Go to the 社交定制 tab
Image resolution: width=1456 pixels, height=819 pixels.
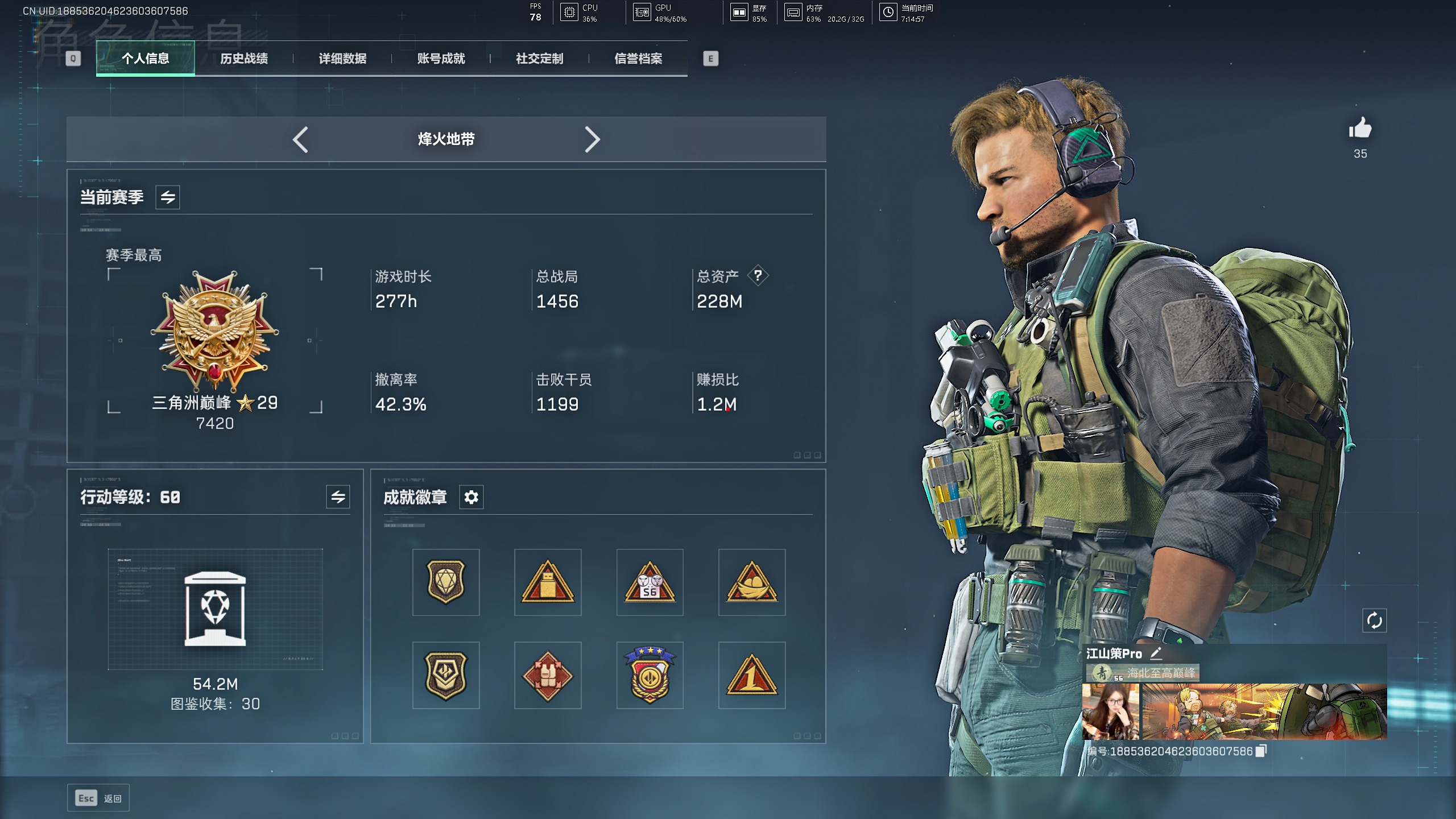(x=539, y=59)
